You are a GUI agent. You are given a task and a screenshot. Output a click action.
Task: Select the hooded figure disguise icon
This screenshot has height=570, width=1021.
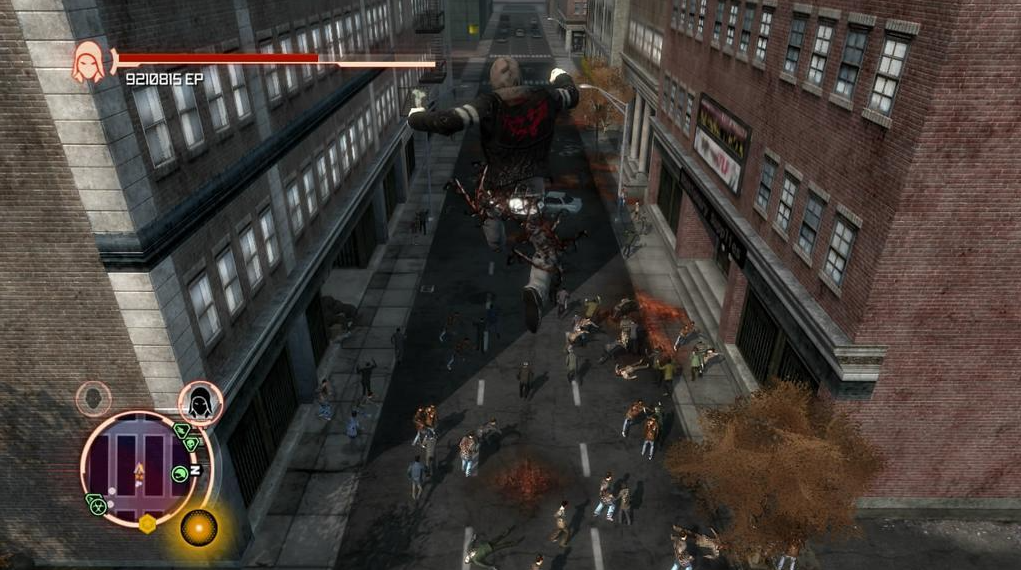coord(200,402)
